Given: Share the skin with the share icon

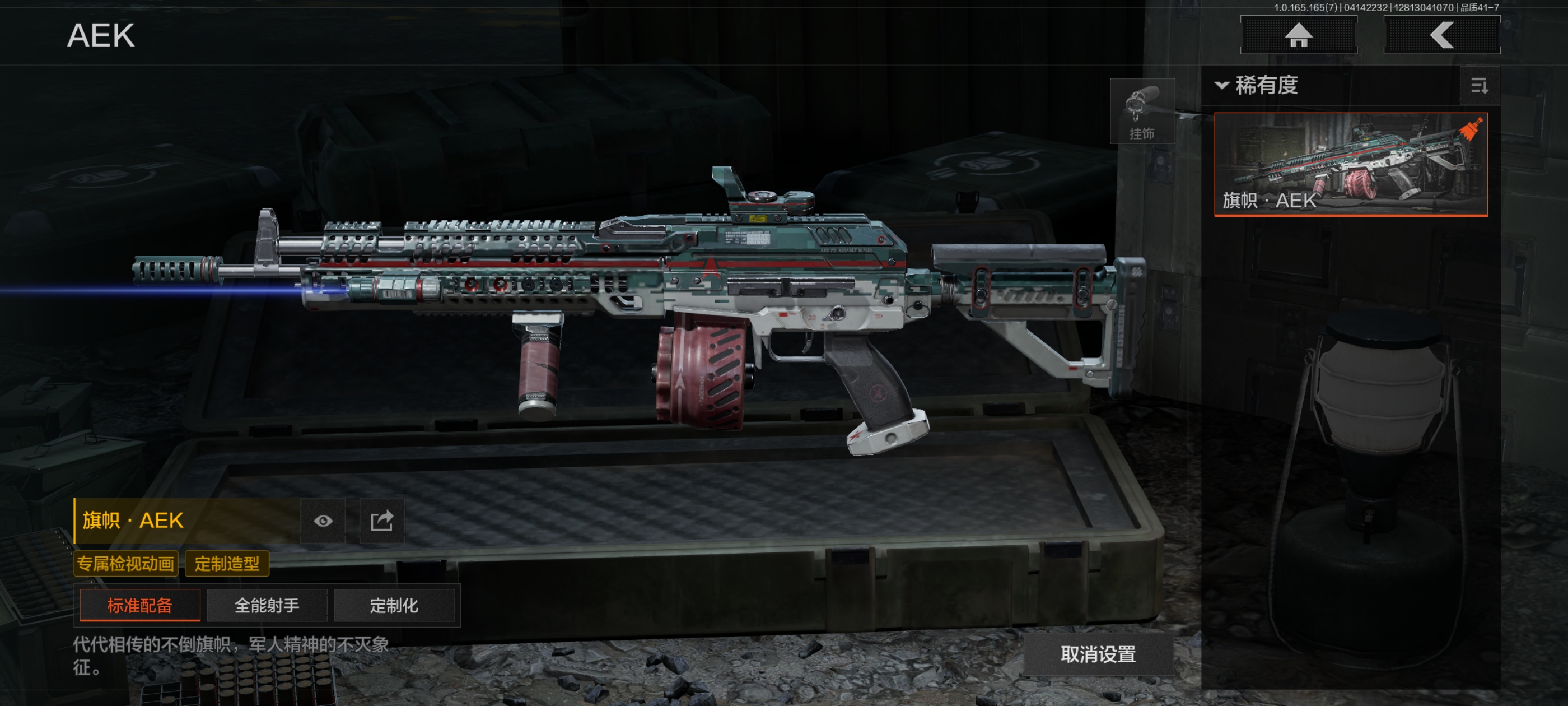Looking at the screenshot, I should pos(382,521).
